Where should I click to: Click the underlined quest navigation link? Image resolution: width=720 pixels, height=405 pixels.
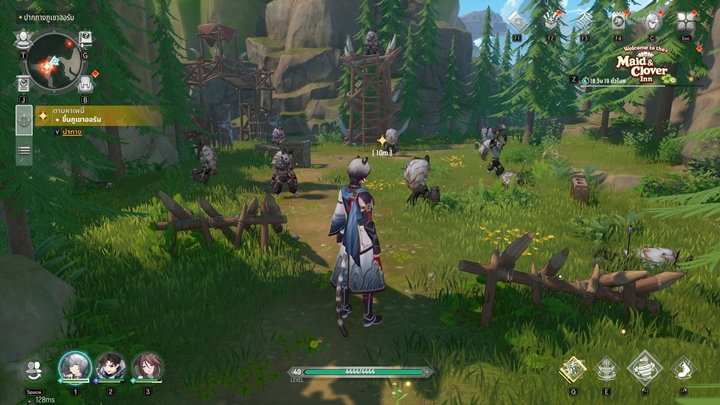pyautogui.click(x=72, y=132)
